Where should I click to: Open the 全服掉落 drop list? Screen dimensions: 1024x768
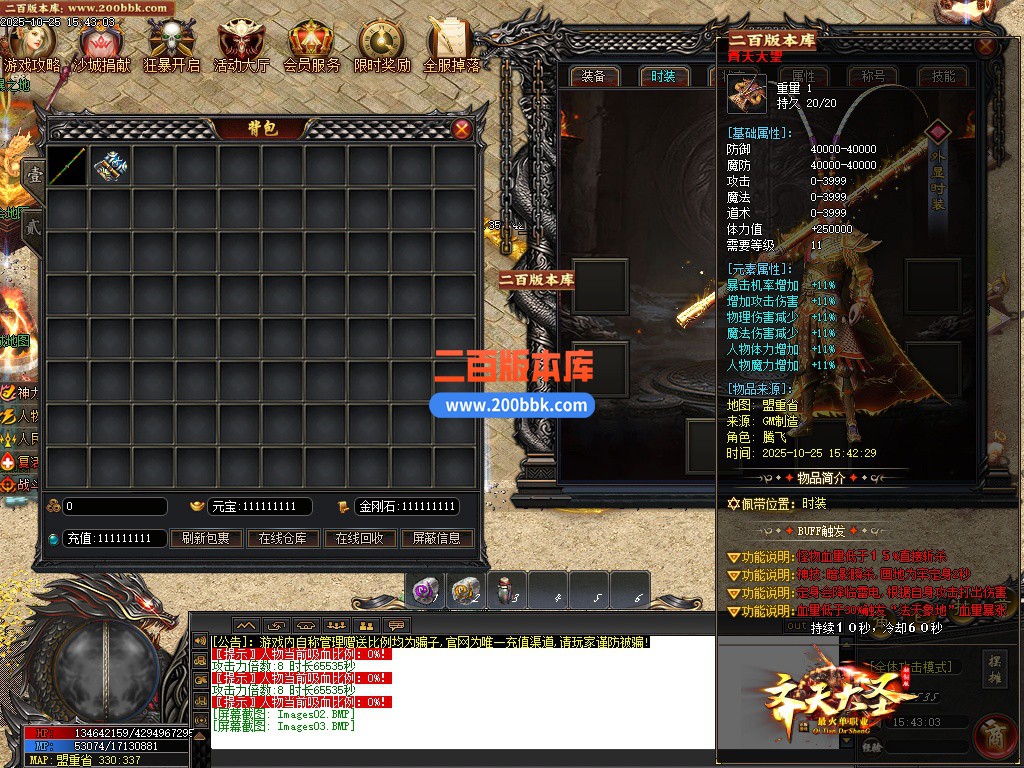coord(451,45)
